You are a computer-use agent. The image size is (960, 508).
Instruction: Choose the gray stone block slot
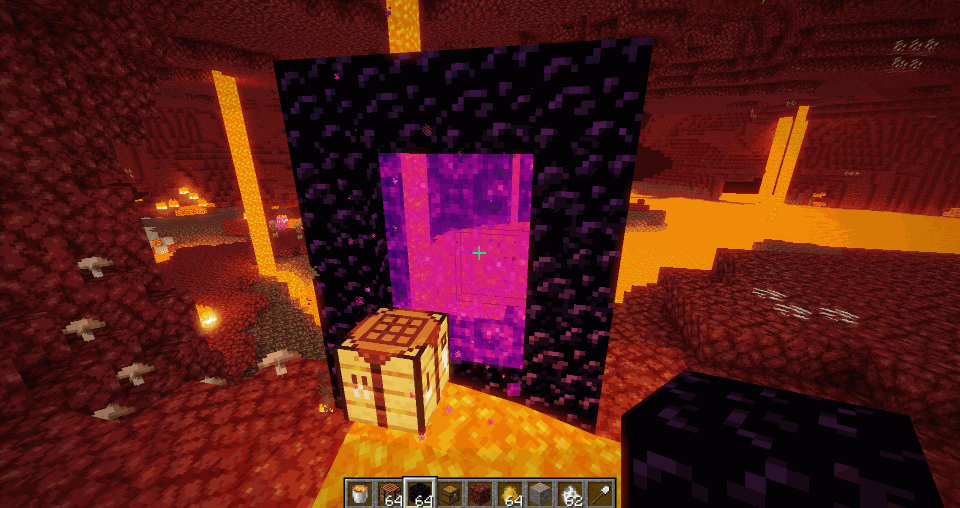541,492
